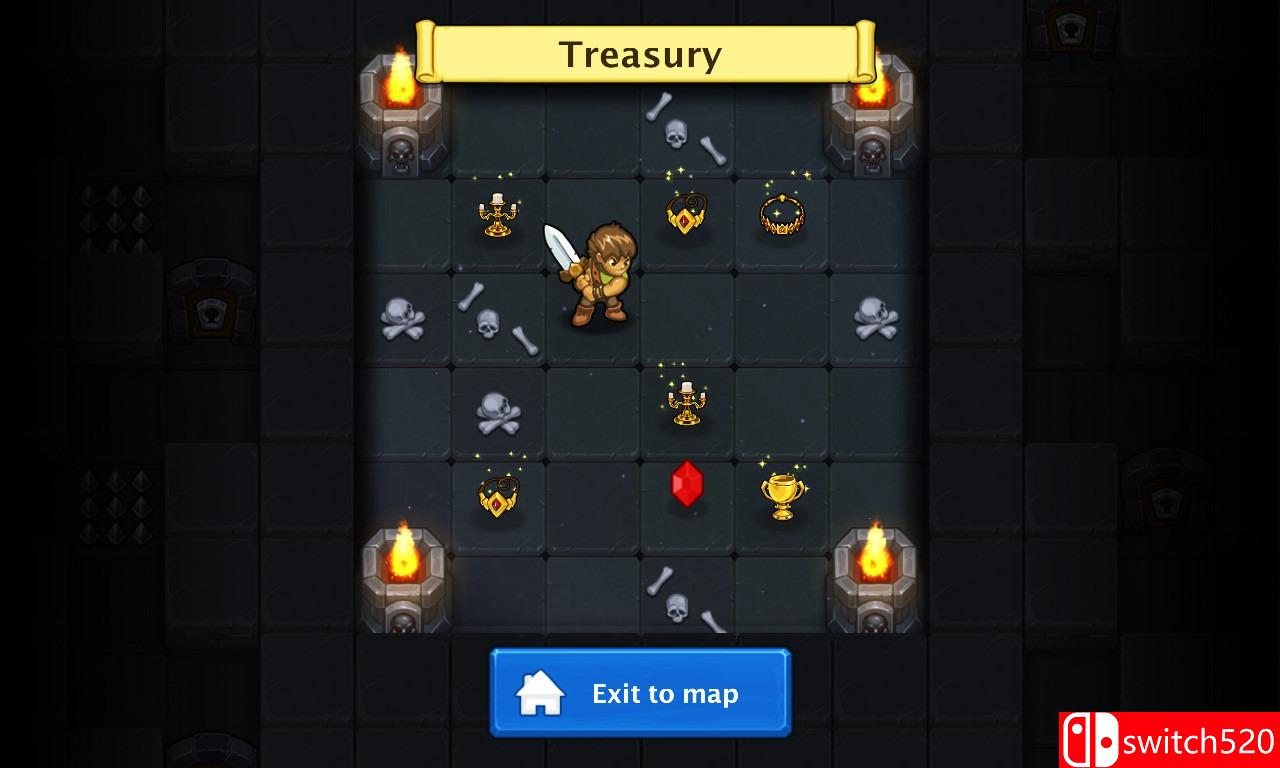Collect the candelabra in the room center
The height and width of the screenshot is (768, 1280).
tap(687, 402)
